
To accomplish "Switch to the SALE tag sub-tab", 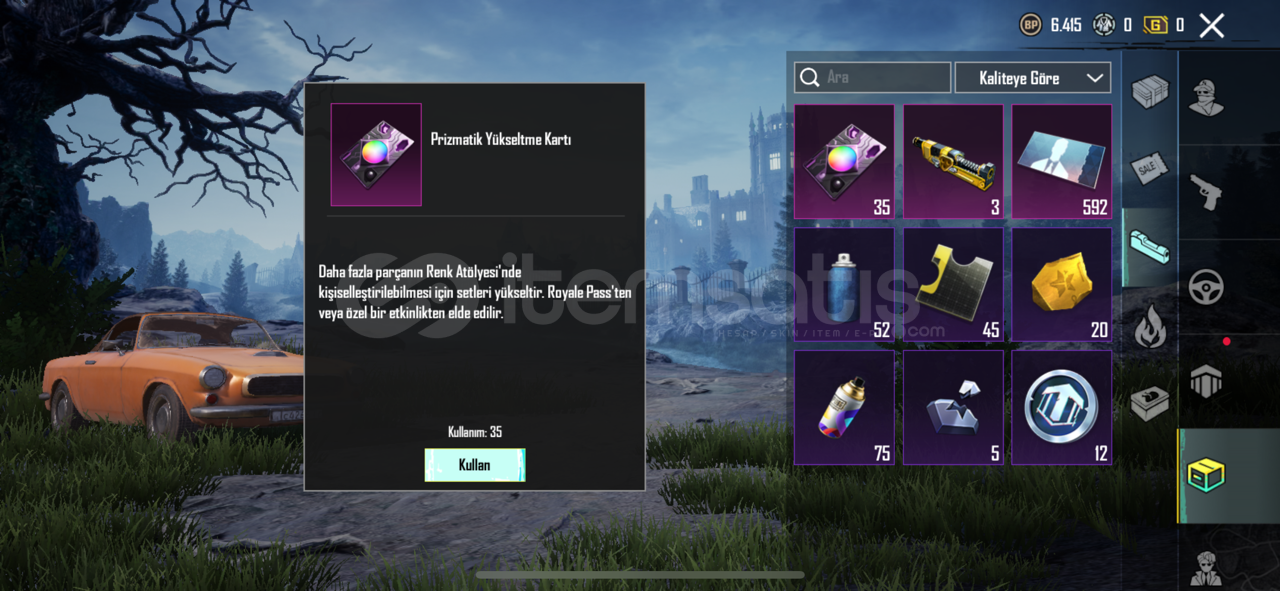I will [1149, 170].
